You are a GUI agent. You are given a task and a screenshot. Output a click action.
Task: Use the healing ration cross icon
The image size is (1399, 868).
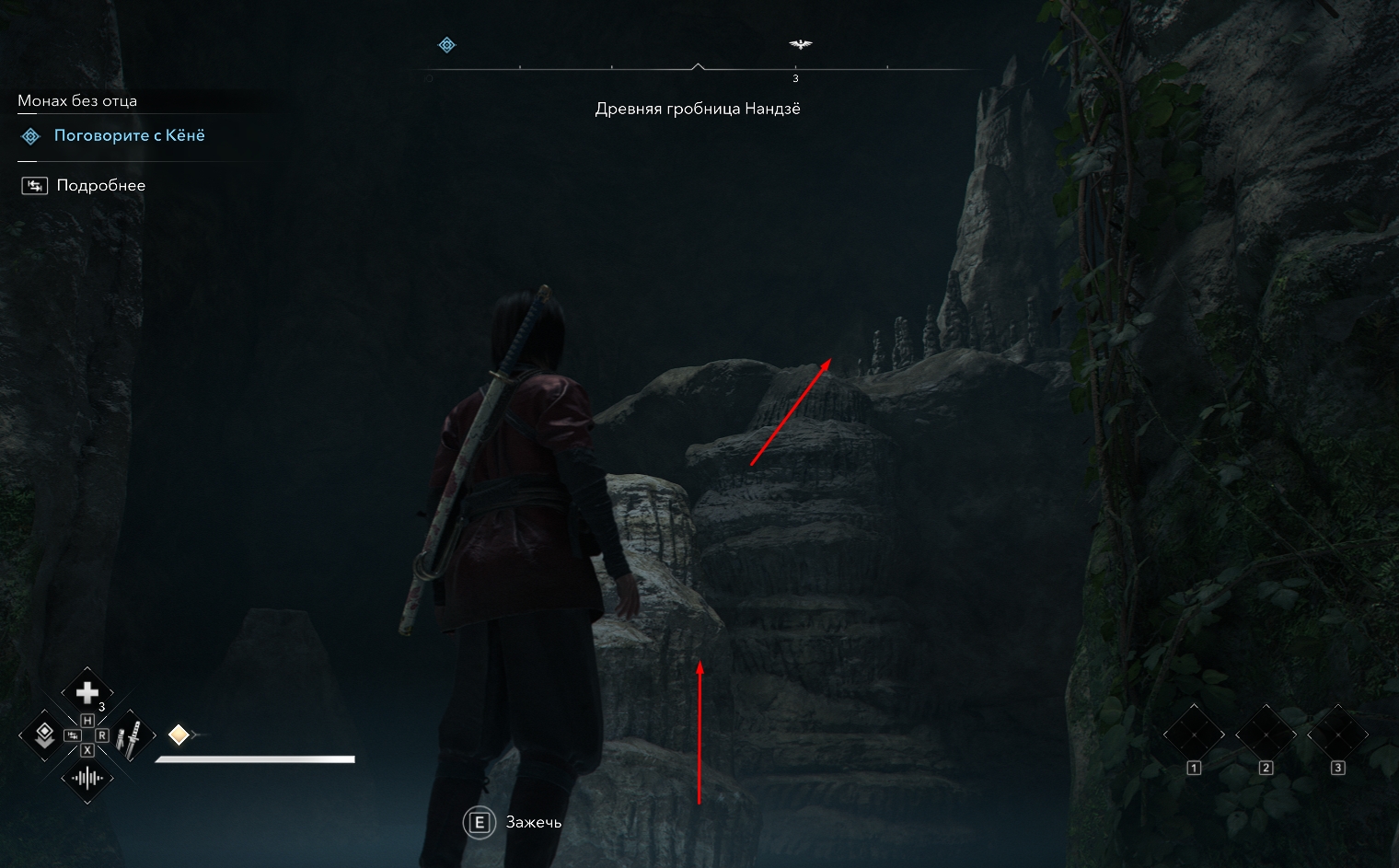pos(87,692)
